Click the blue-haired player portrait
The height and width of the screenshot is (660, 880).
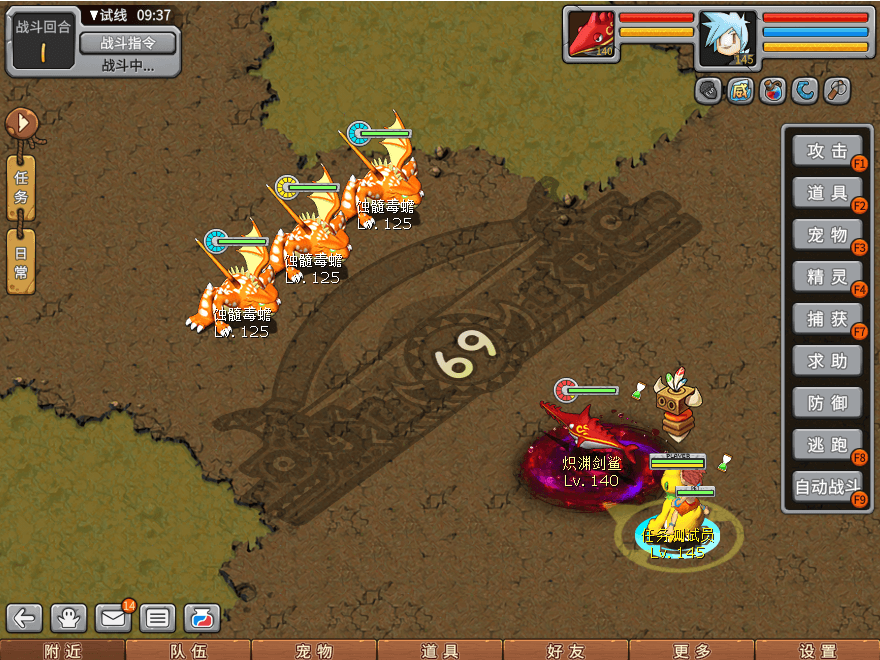727,38
